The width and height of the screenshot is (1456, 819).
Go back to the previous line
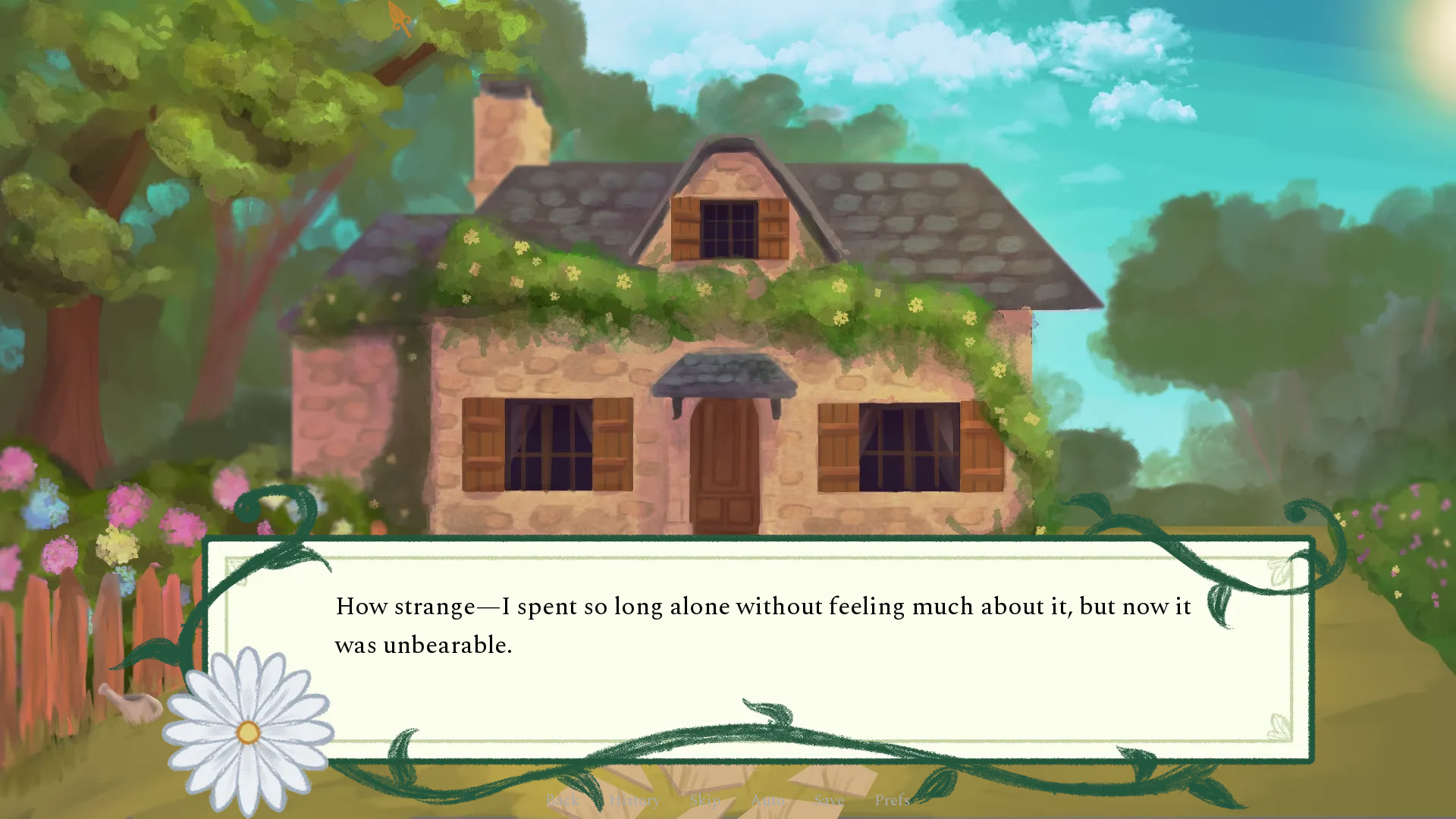pos(562,800)
